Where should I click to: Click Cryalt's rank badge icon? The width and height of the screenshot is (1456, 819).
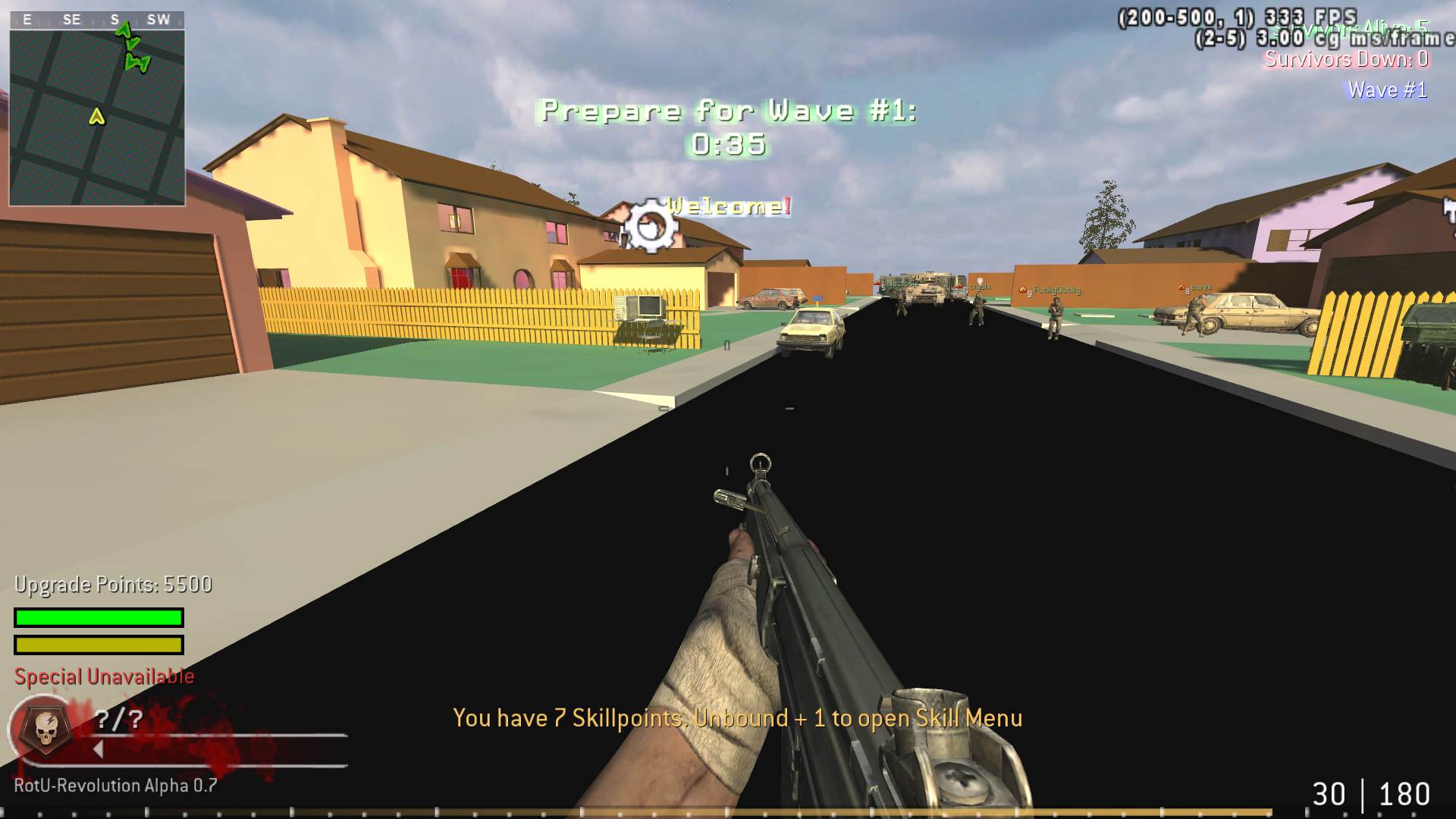pos(959,287)
